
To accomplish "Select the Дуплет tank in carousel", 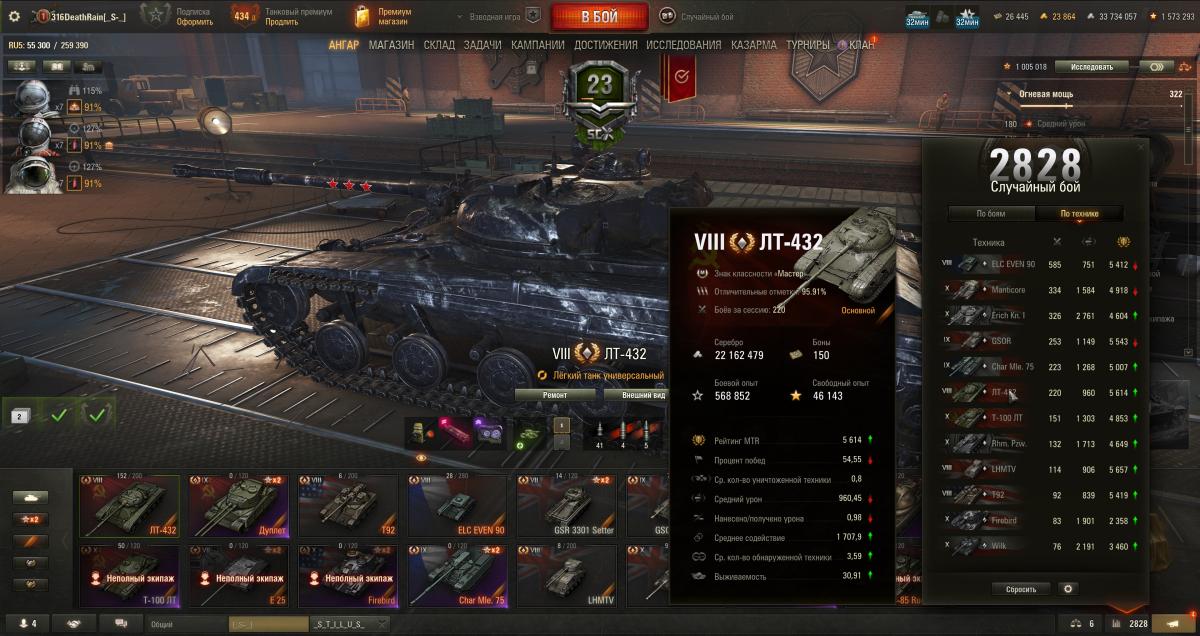I will (238, 506).
